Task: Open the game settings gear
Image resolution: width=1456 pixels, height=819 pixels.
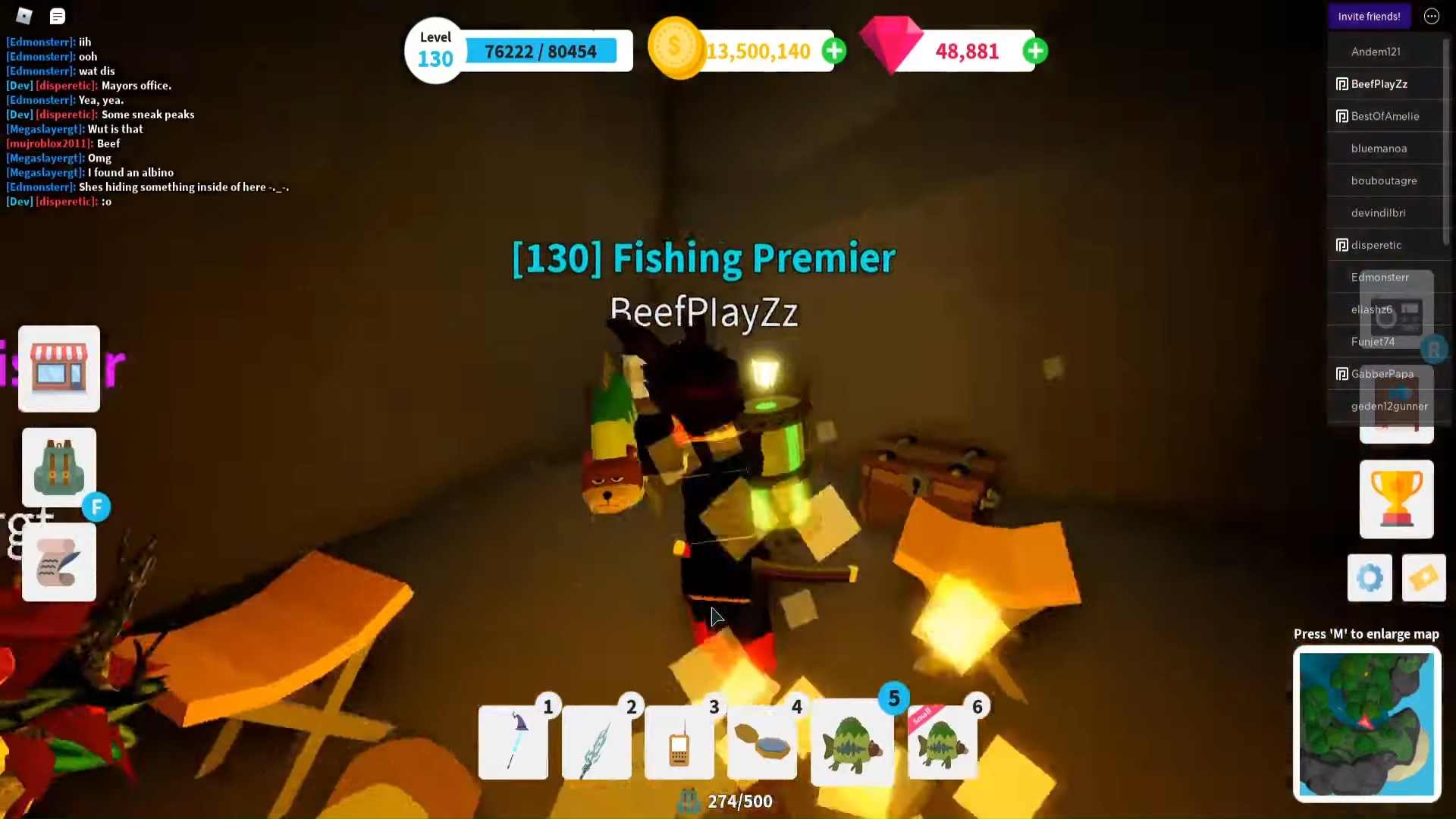Action: pos(1368,577)
